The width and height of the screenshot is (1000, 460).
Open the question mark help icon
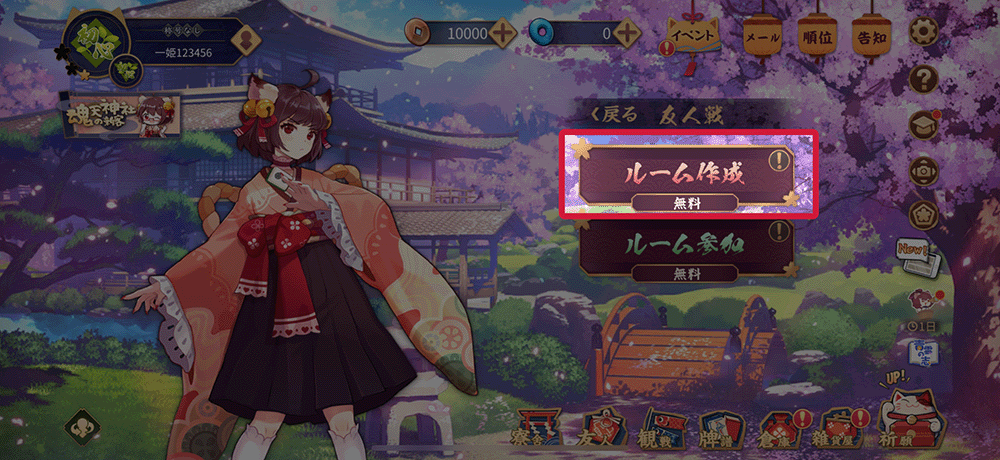tap(925, 78)
